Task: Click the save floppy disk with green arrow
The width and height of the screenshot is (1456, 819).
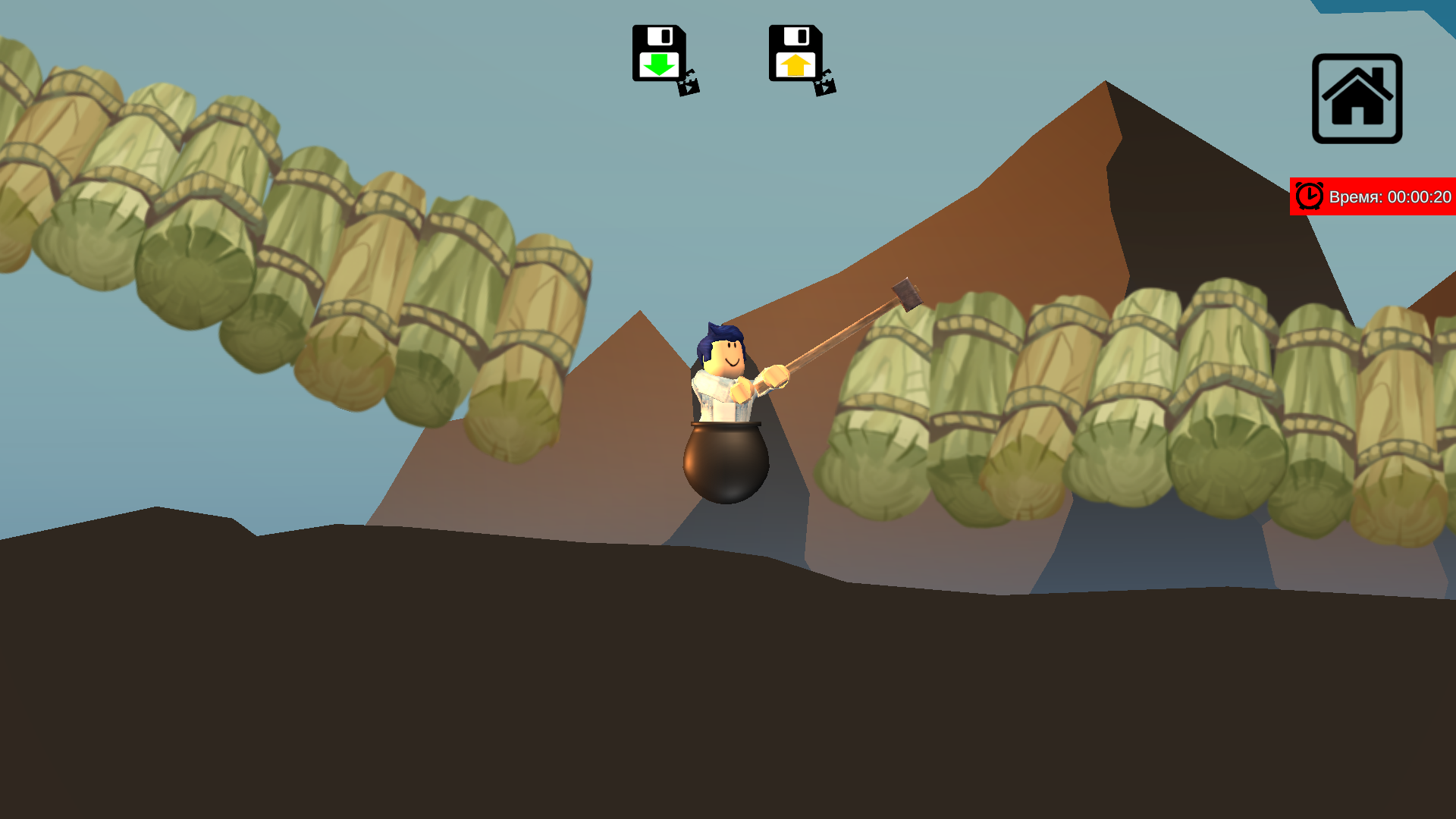Action: (658, 53)
